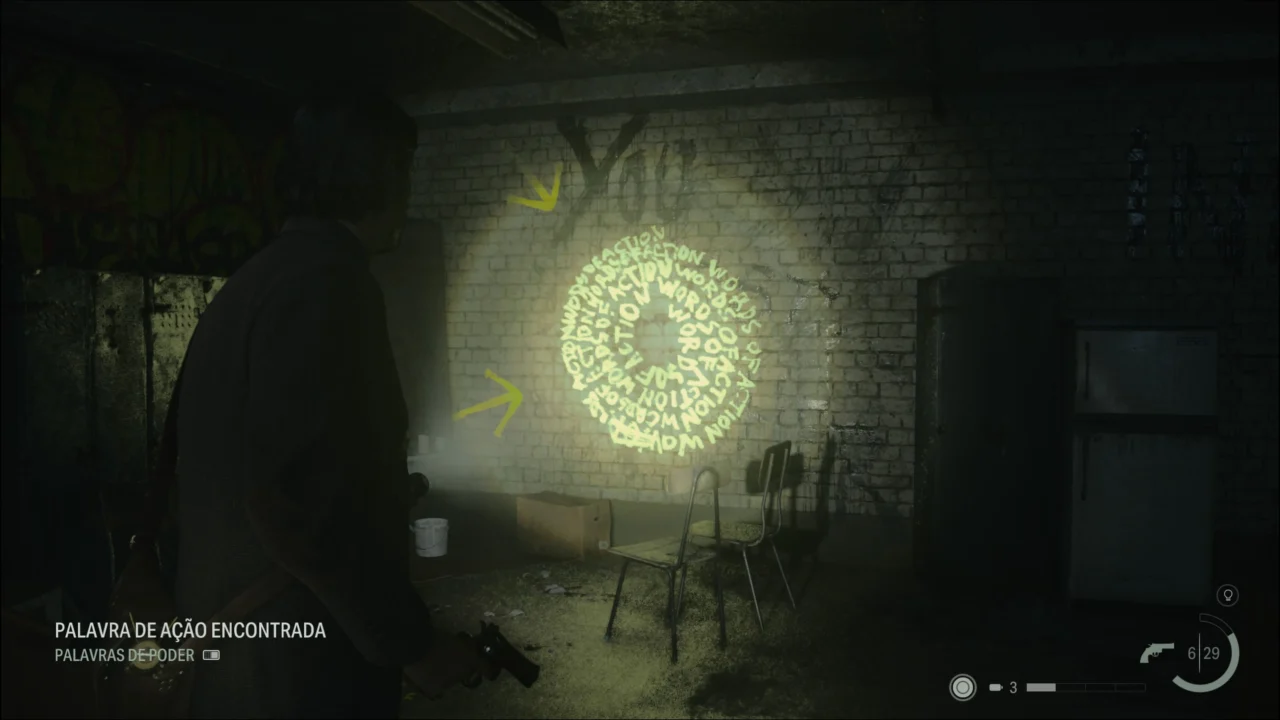The height and width of the screenshot is (720, 1280).
Task: Click the Words of Action spiral on the wall
Action: (x=655, y=345)
